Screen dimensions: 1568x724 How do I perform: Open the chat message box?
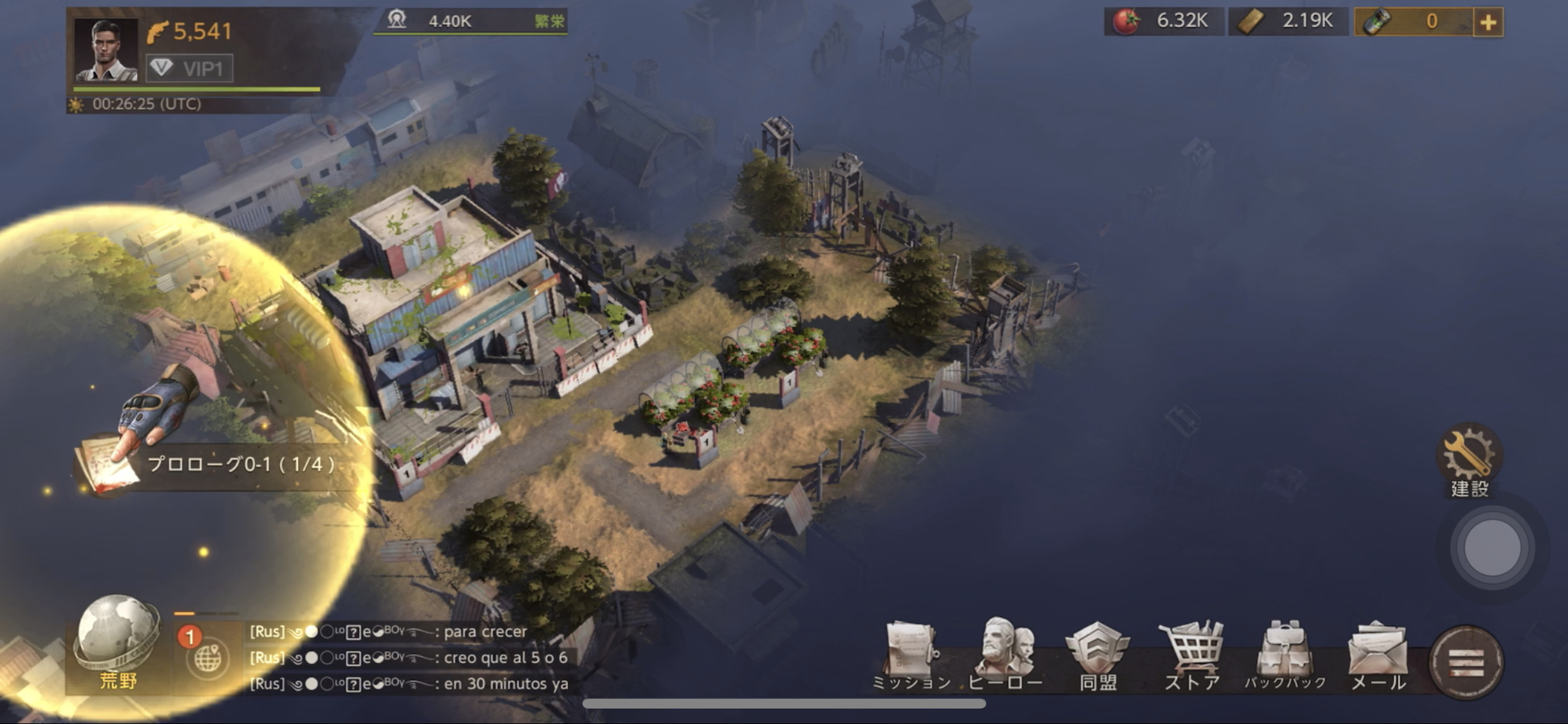(x=409, y=658)
